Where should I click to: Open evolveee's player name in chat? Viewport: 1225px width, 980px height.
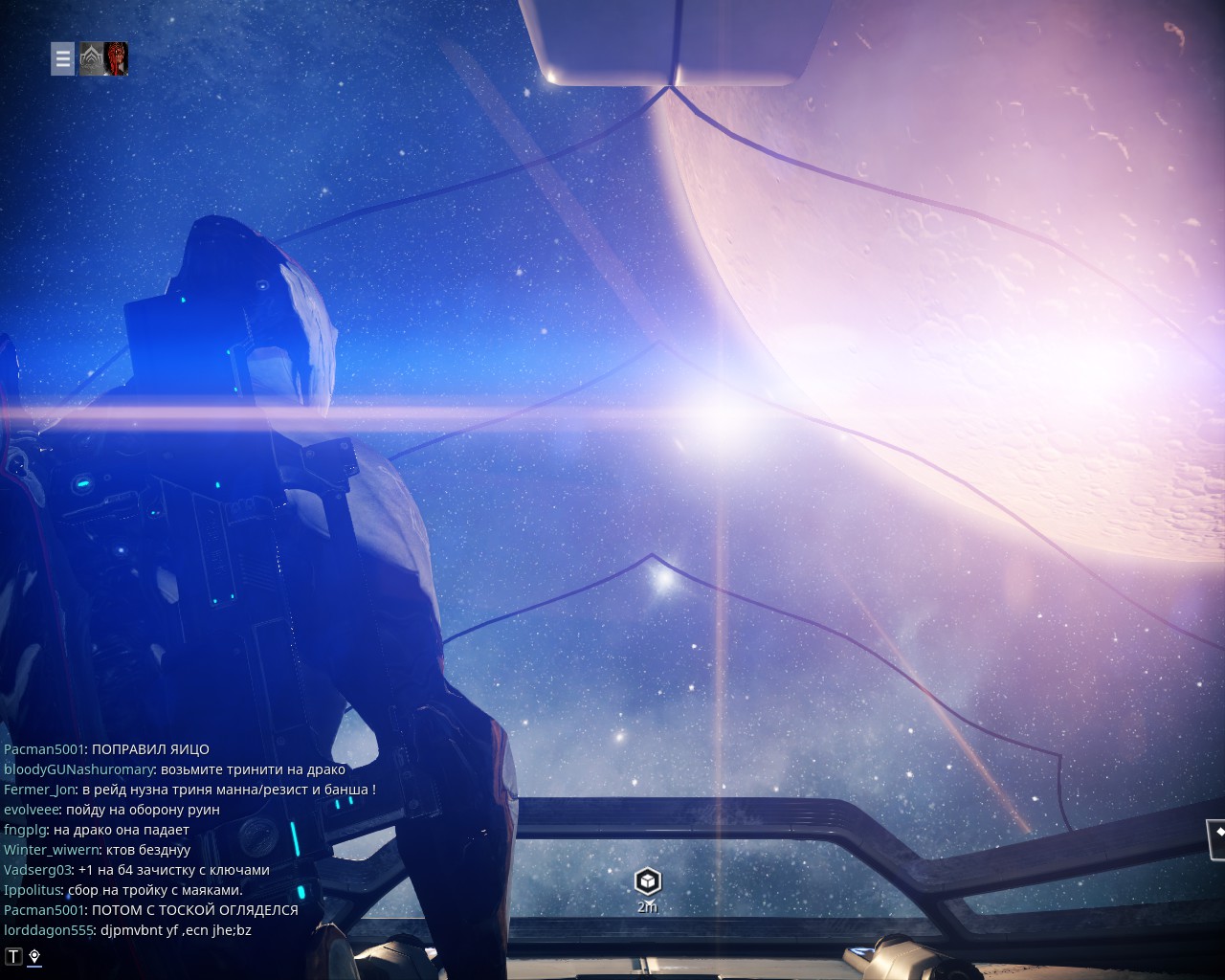pyautogui.click(x=31, y=810)
